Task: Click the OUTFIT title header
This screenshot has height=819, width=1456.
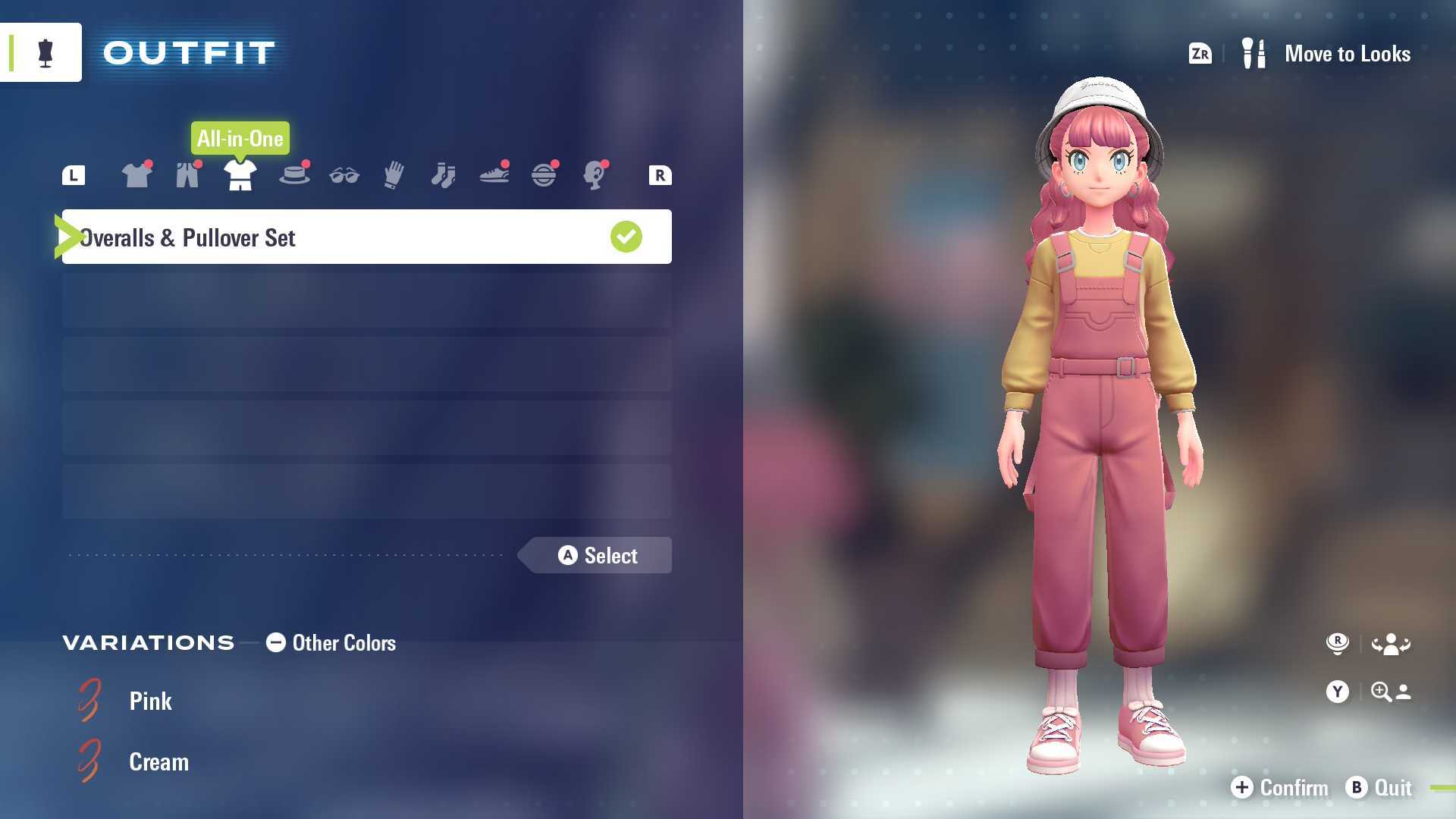Action: pyautogui.click(x=188, y=52)
